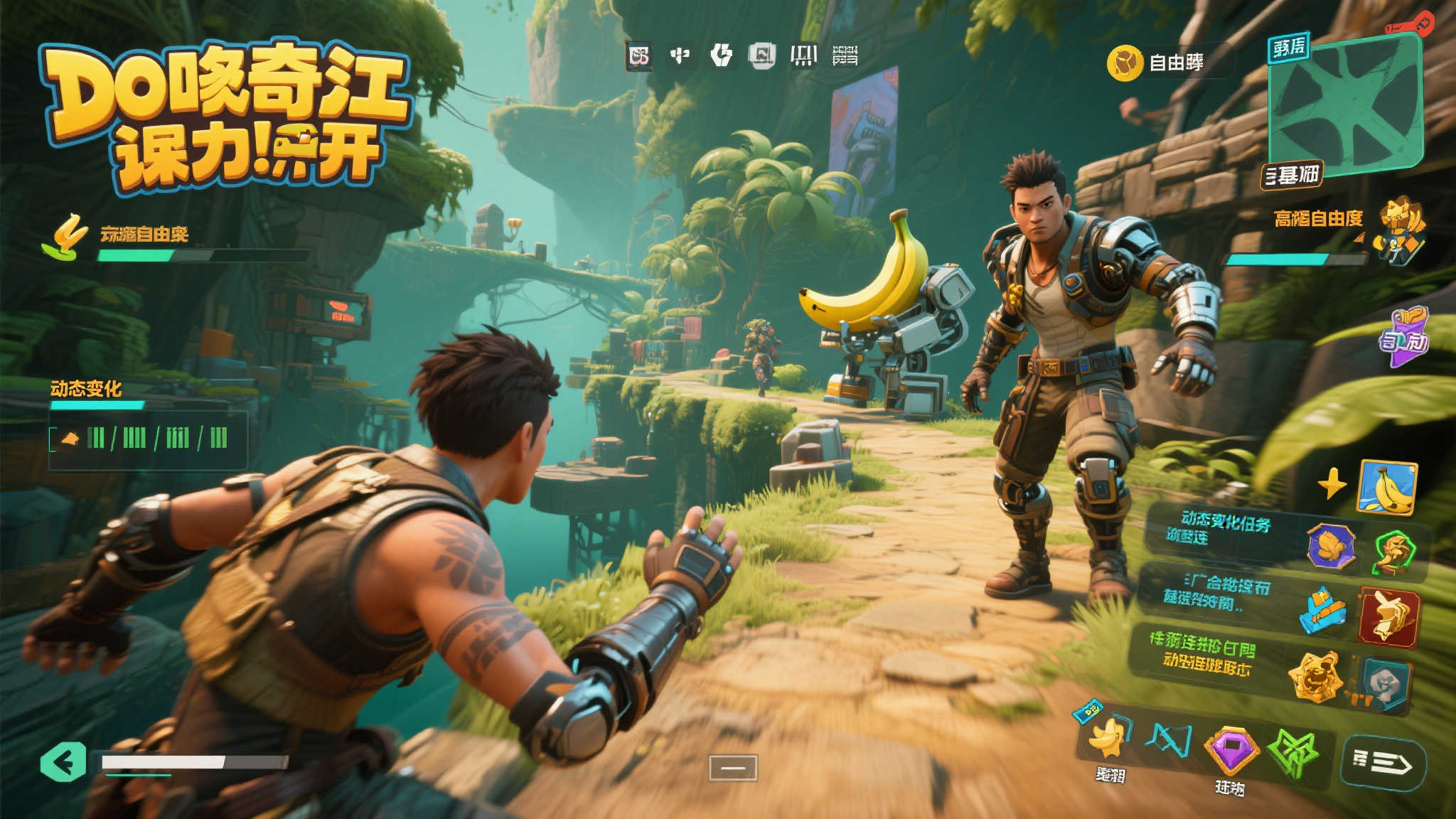Click the red square fist ability icon
1456x819 pixels.
click(1389, 616)
